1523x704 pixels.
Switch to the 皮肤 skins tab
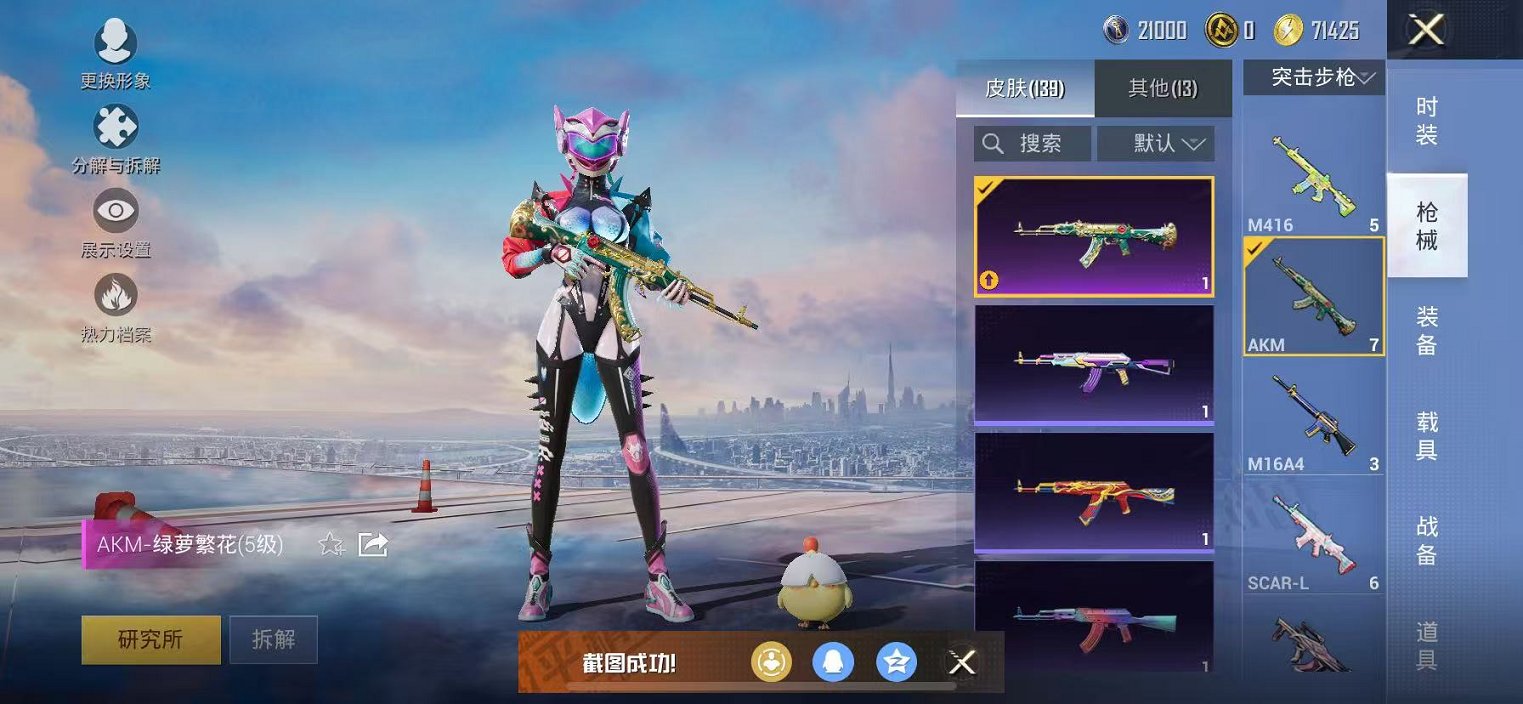[1025, 88]
